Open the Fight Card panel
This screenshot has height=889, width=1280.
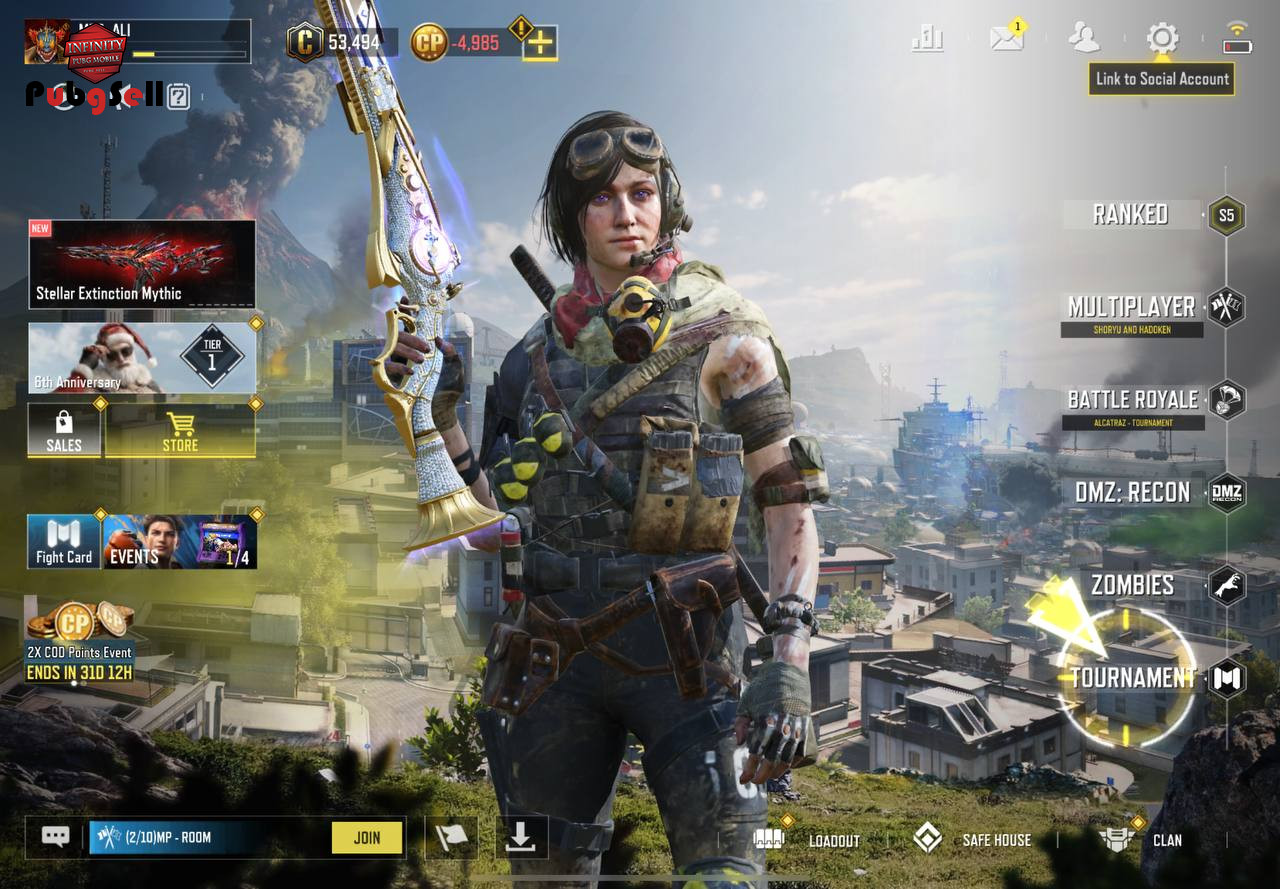(64, 542)
